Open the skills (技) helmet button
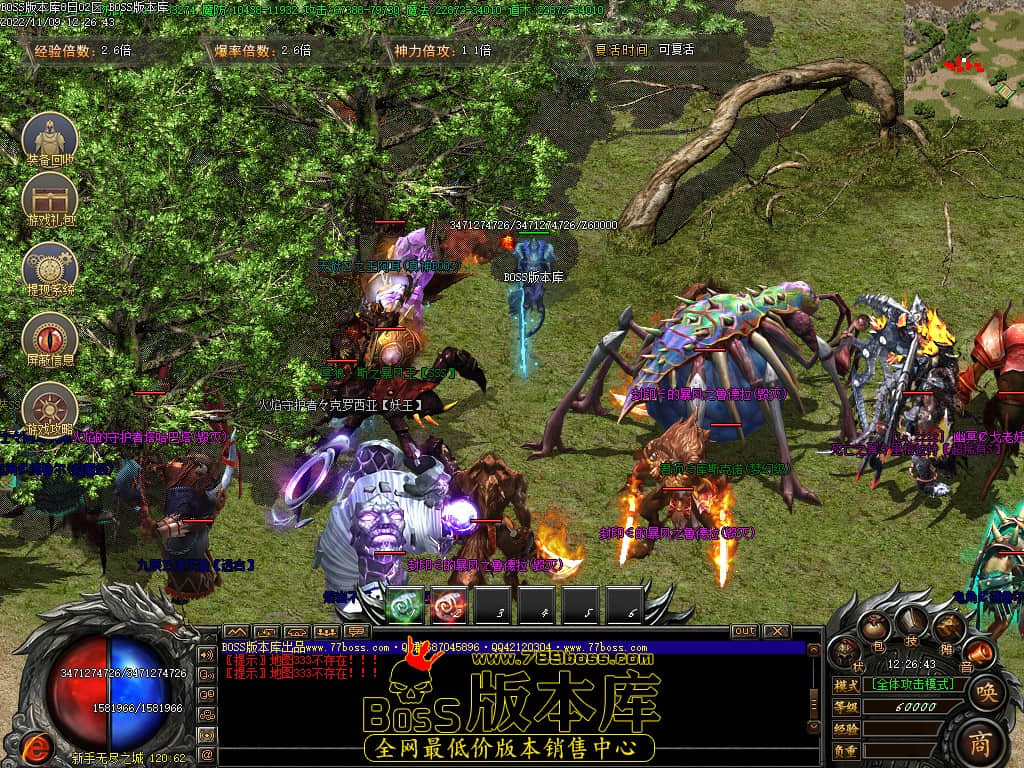Image resolution: width=1024 pixels, height=768 pixels. (911, 621)
